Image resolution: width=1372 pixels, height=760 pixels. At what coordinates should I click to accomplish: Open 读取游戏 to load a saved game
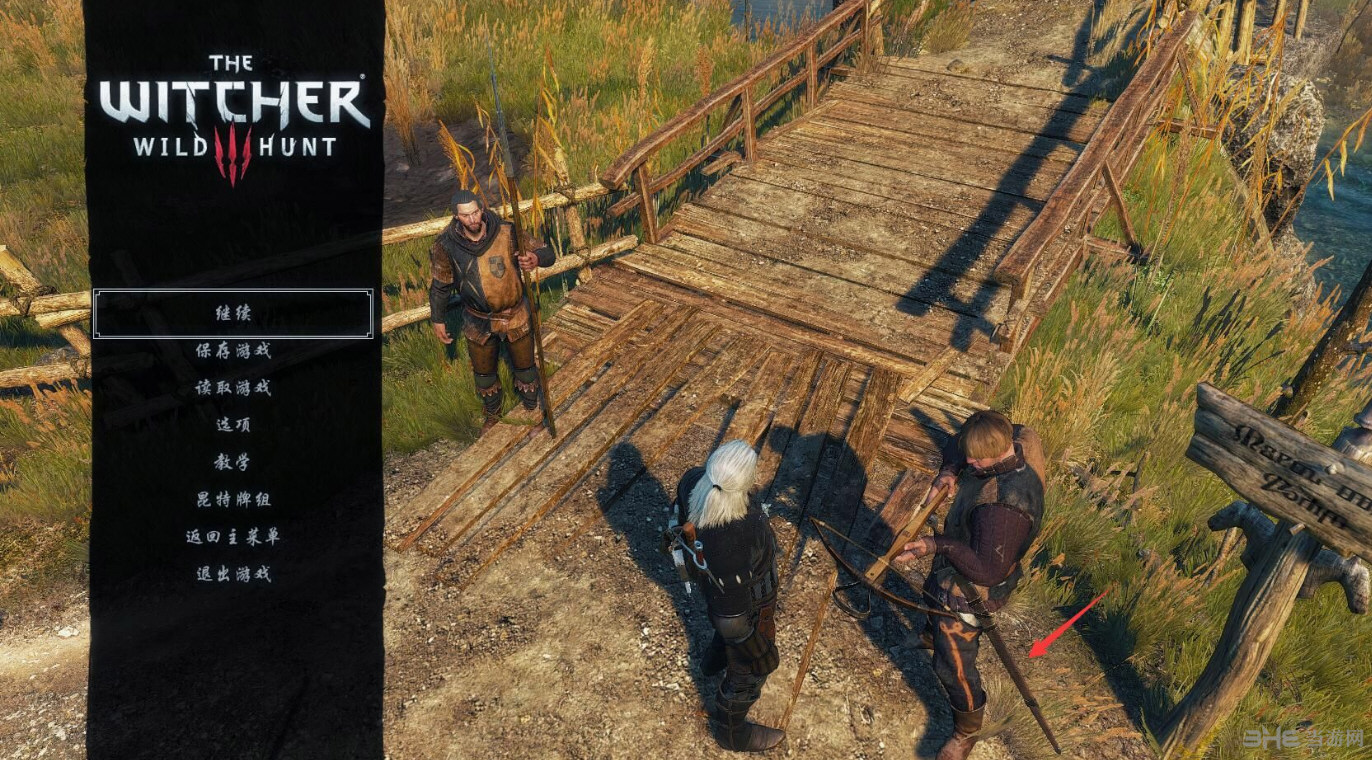(232, 387)
